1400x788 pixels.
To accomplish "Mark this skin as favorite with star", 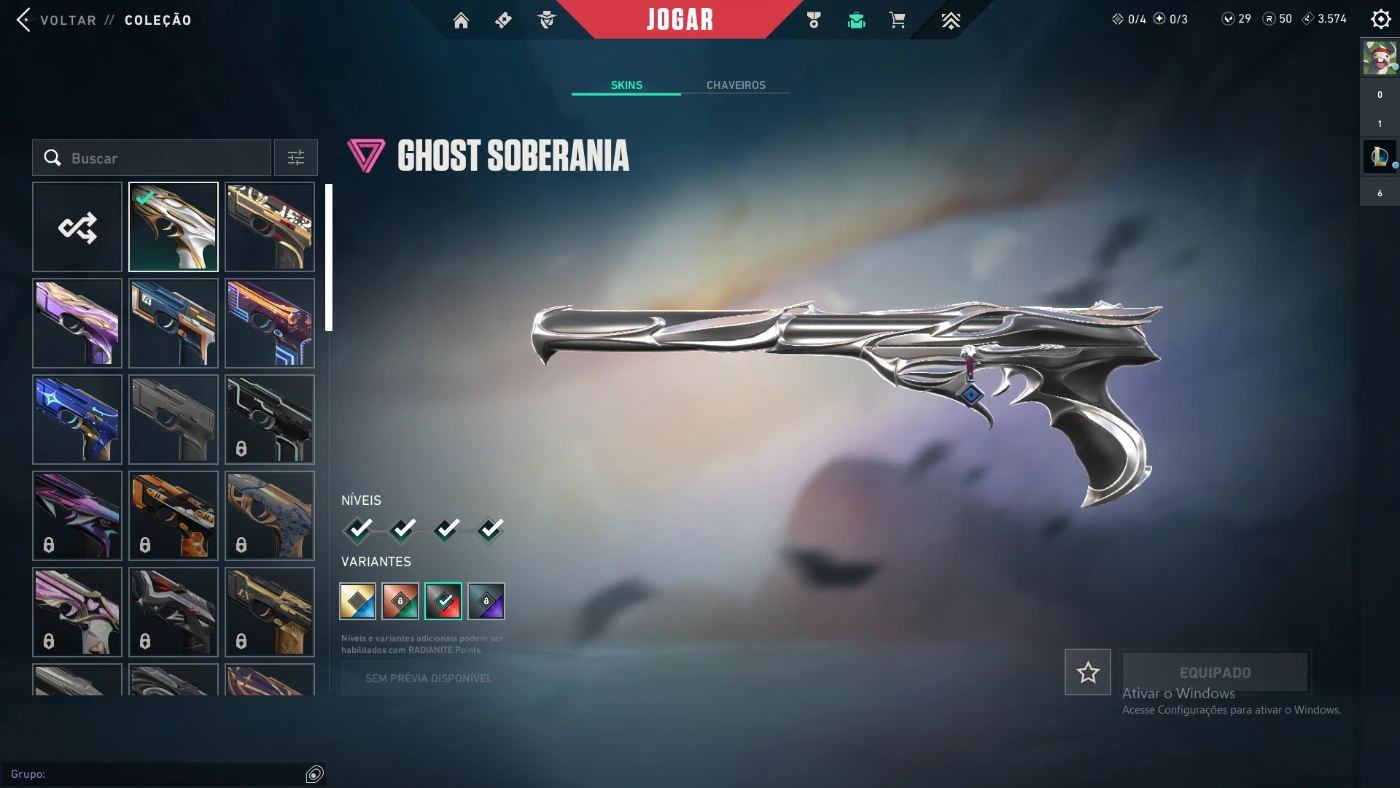I will (1087, 672).
